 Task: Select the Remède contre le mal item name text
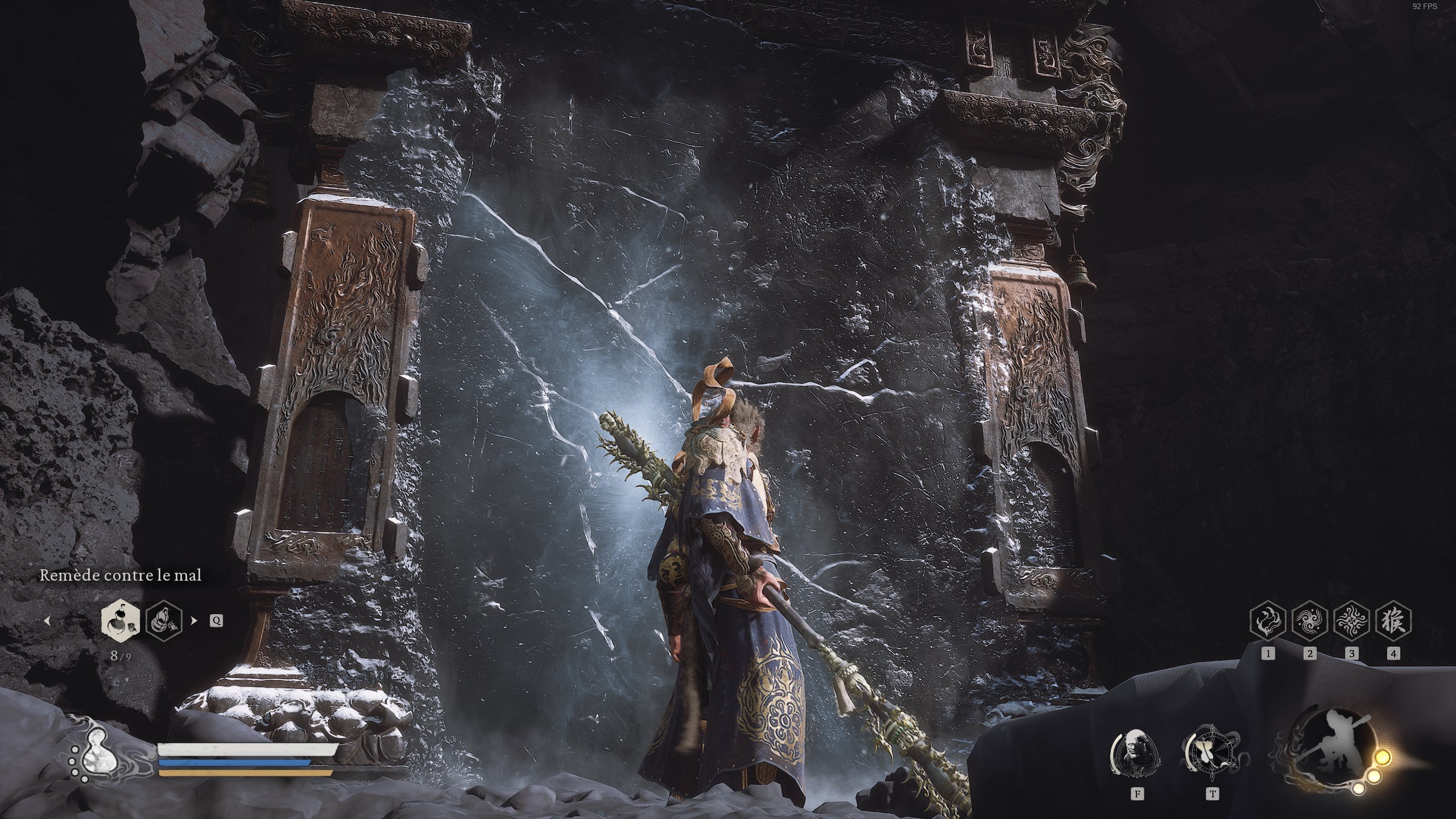click(x=119, y=576)
